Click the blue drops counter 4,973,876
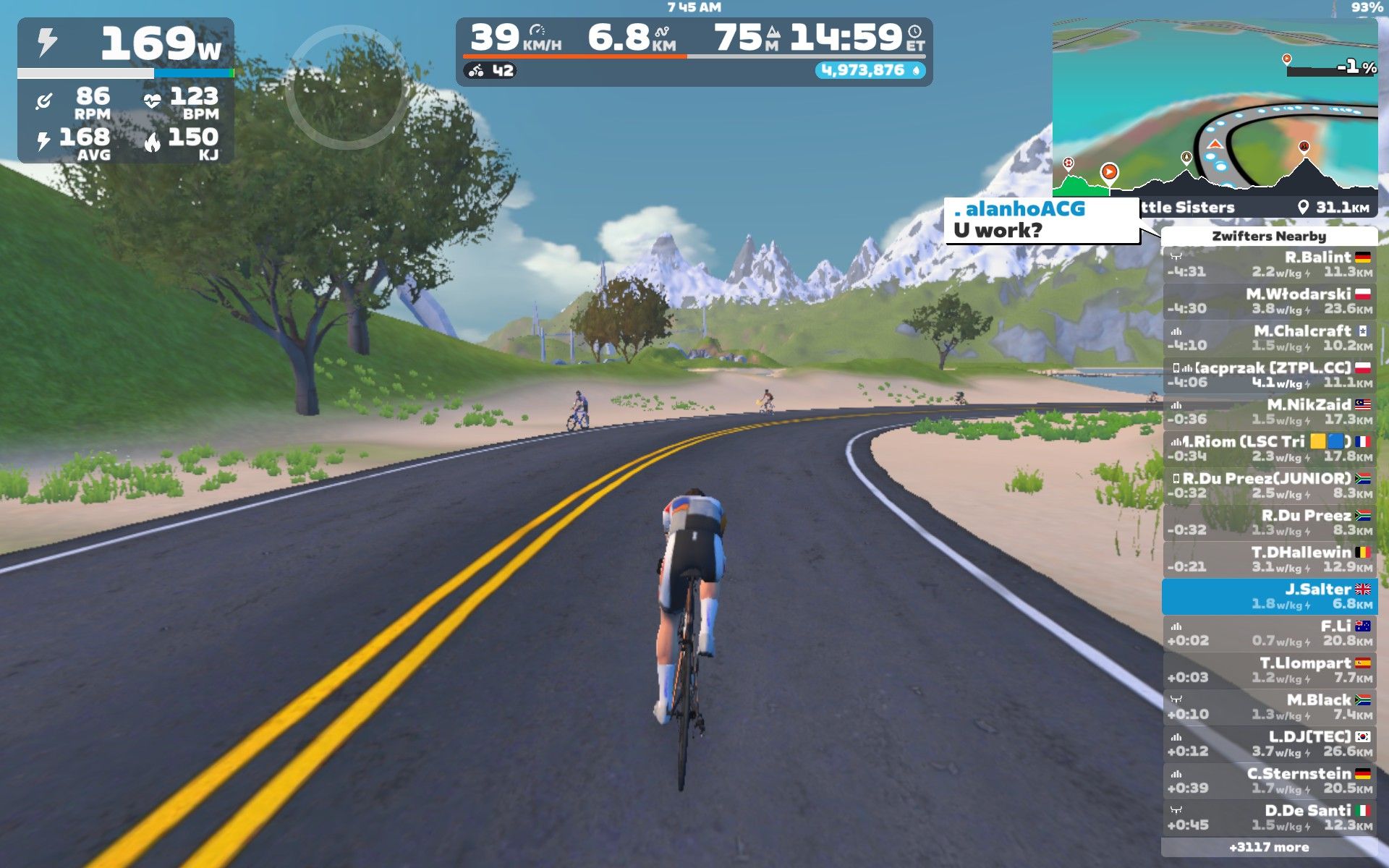The image size is (1389, 868). click(871, 70)
